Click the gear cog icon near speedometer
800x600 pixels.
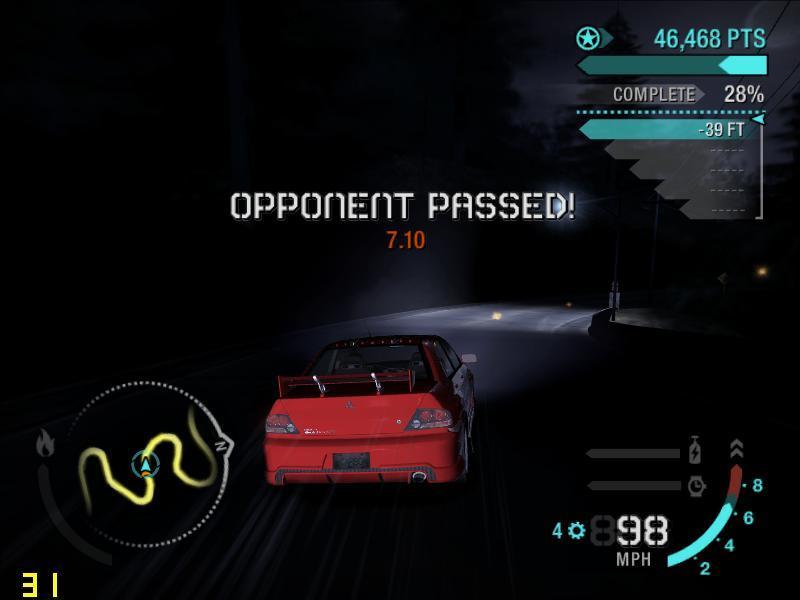576,531
